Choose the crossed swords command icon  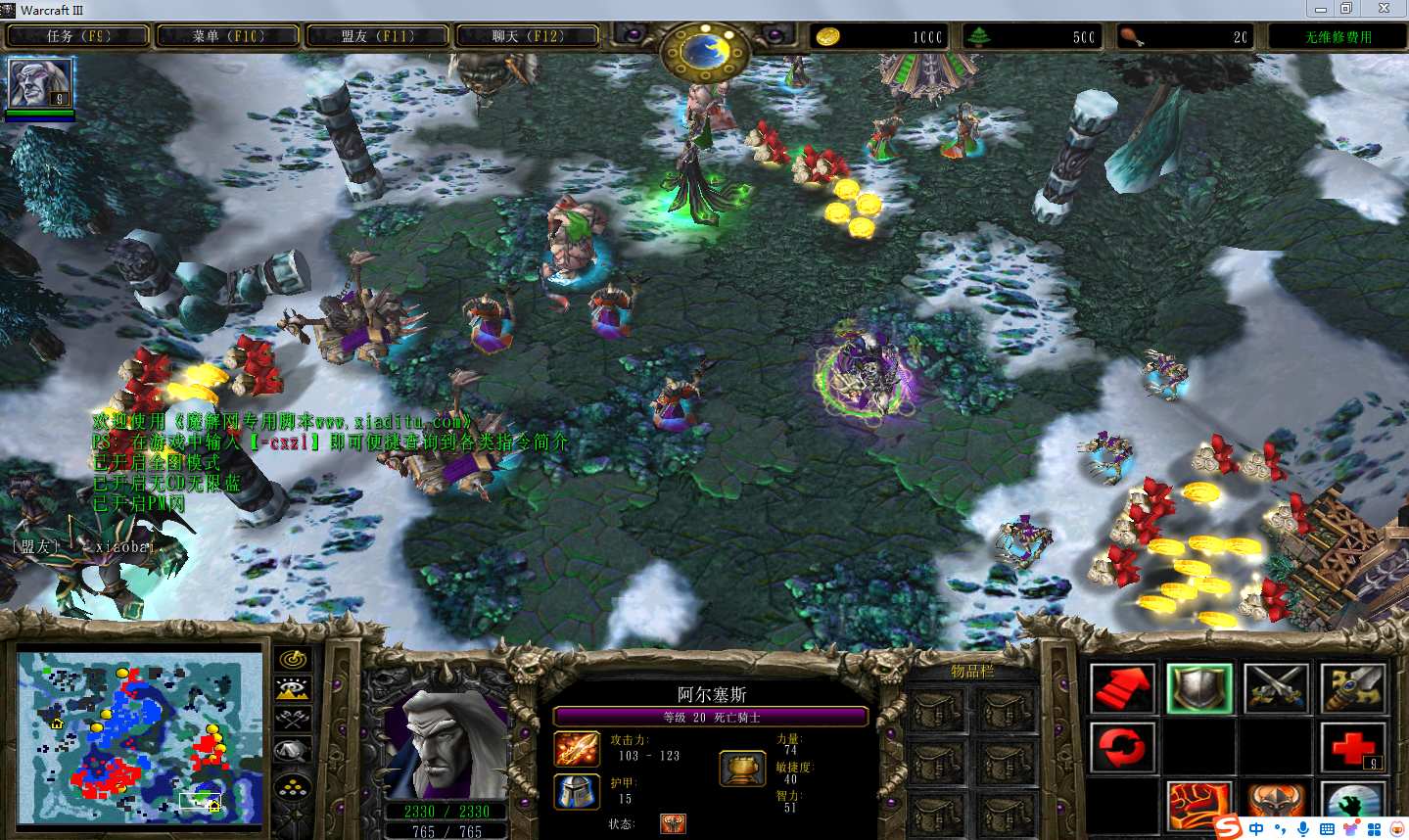click(1276, 687)
